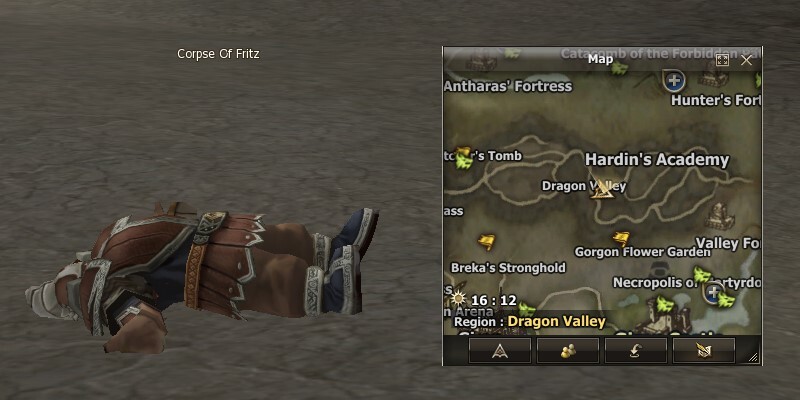Image resolution: width=800 pixels, height=400 pixels.
Task: Select the blue plus marker near Necropolis
Action: pyautogui.click(x=713, y=293)
